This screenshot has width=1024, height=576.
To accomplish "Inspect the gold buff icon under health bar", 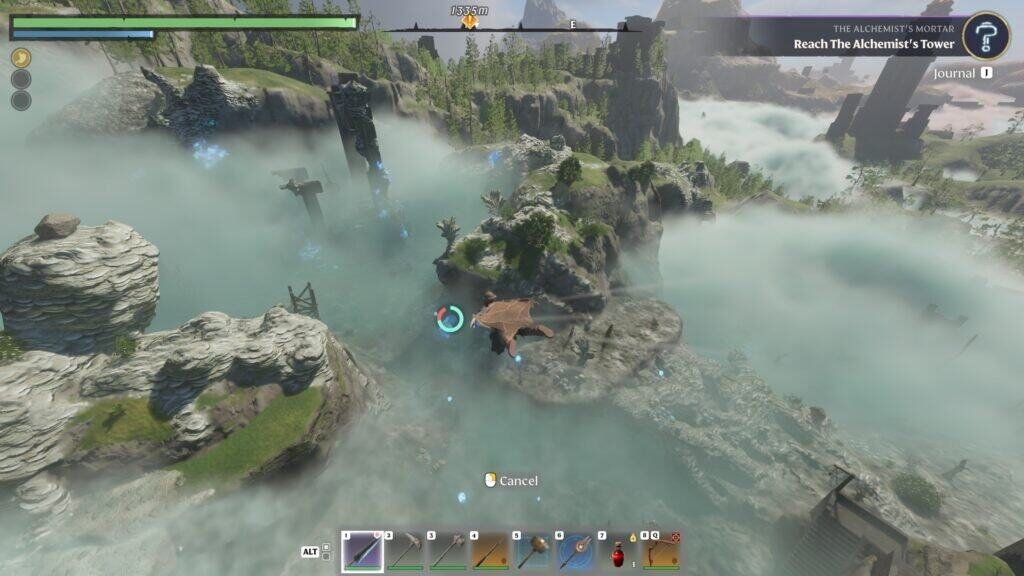I will pyautogui.click(x=20, y=58).
